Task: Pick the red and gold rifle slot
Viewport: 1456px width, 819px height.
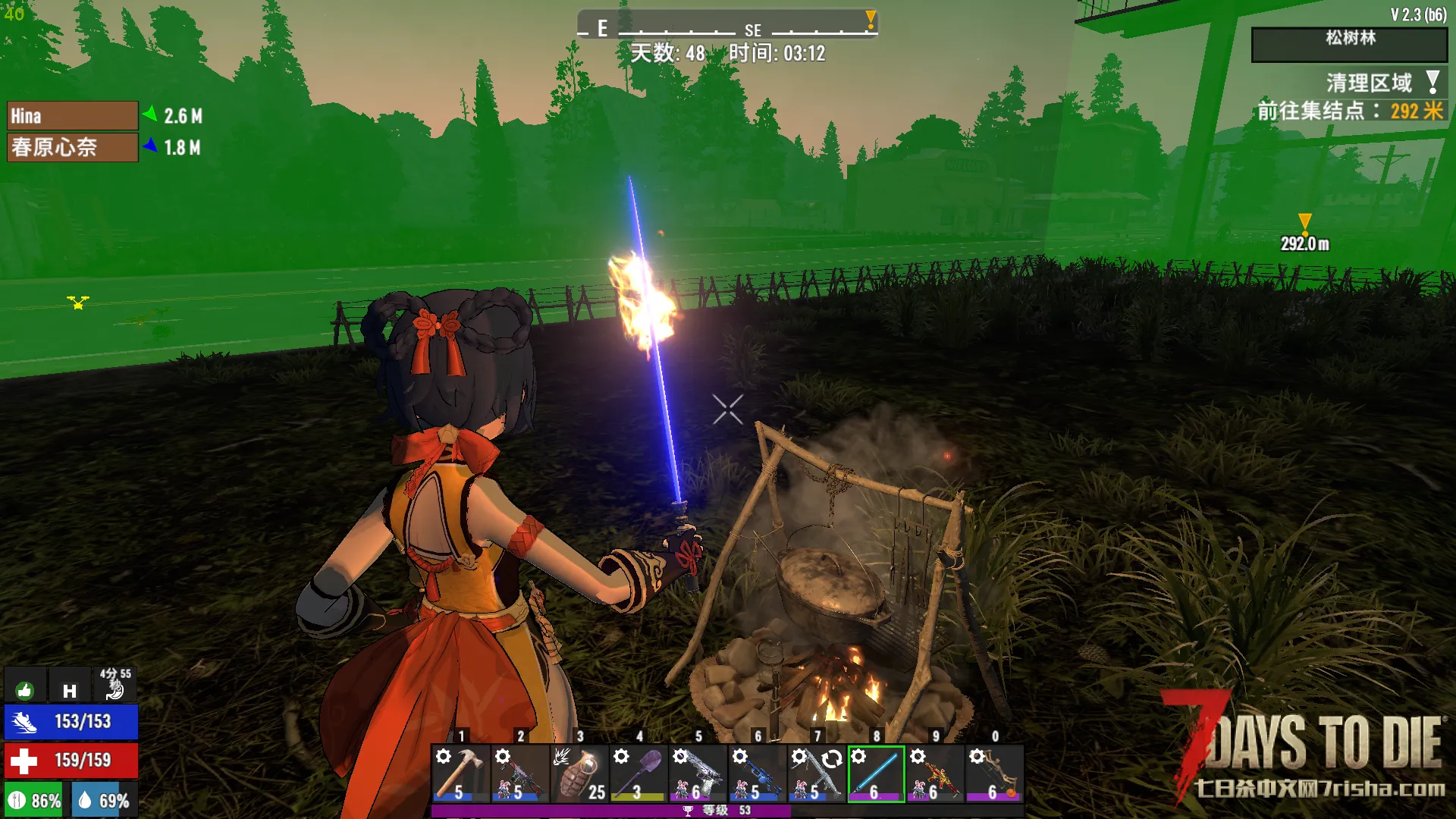Action: (x=935, y=773)
